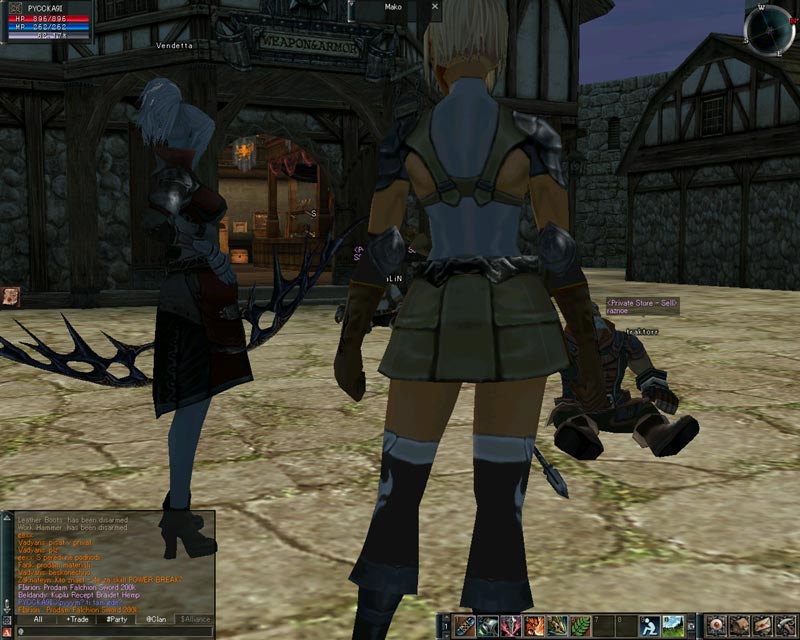Select the small scroll icon on the left edge

tap(10, 295)
